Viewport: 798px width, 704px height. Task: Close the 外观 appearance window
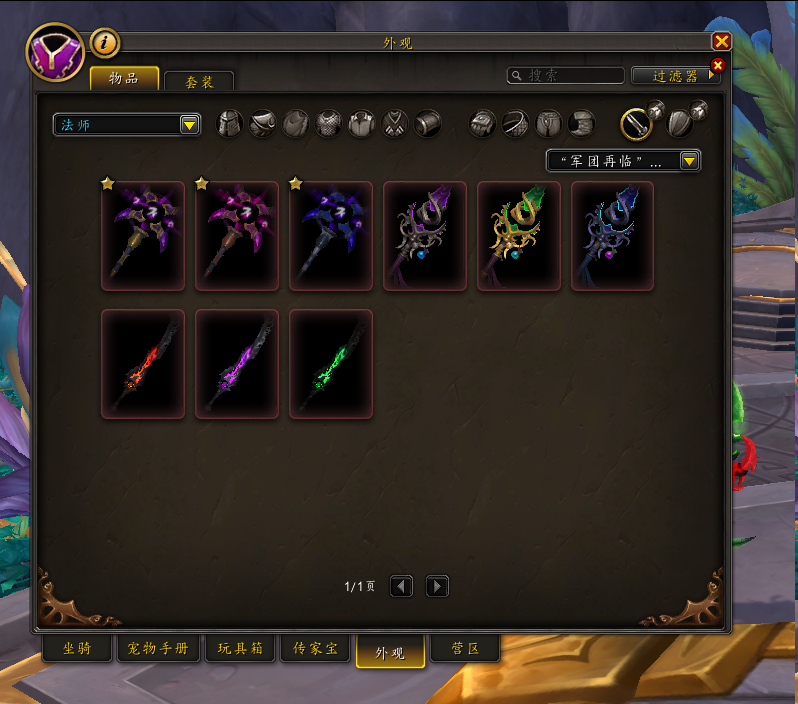pos(721,41)
